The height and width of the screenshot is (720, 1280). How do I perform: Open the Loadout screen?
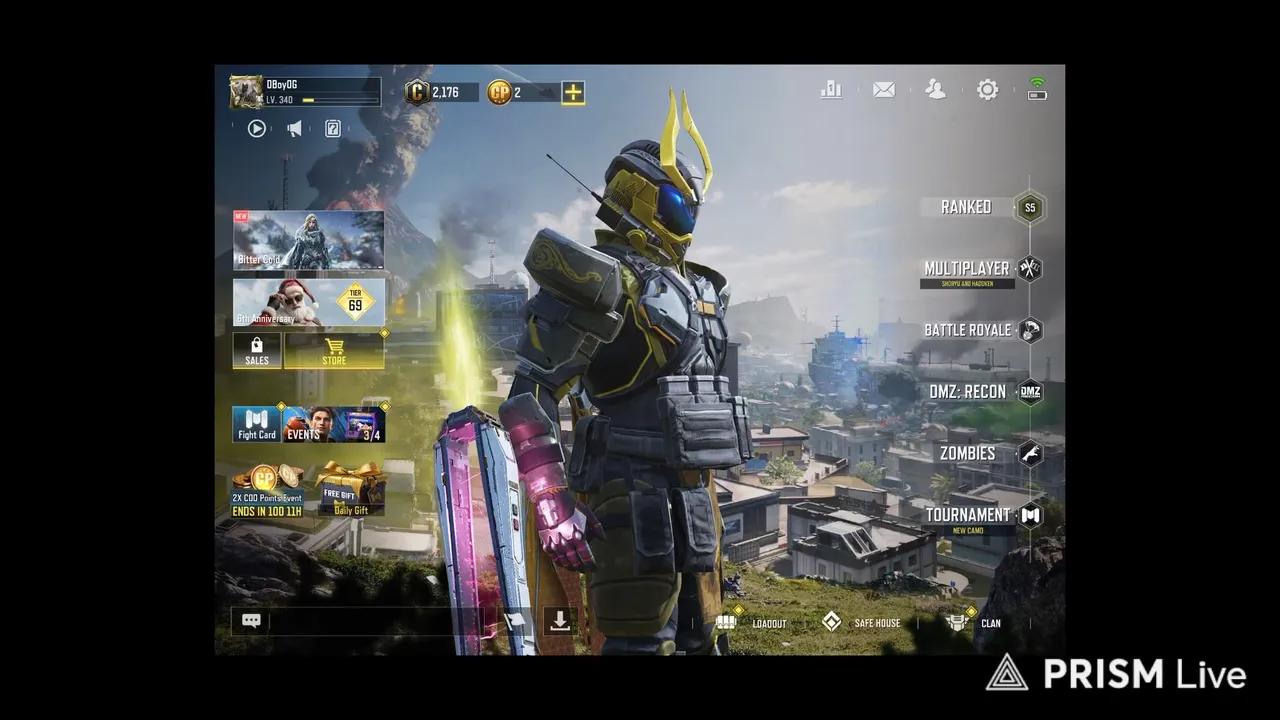(769, 622)
